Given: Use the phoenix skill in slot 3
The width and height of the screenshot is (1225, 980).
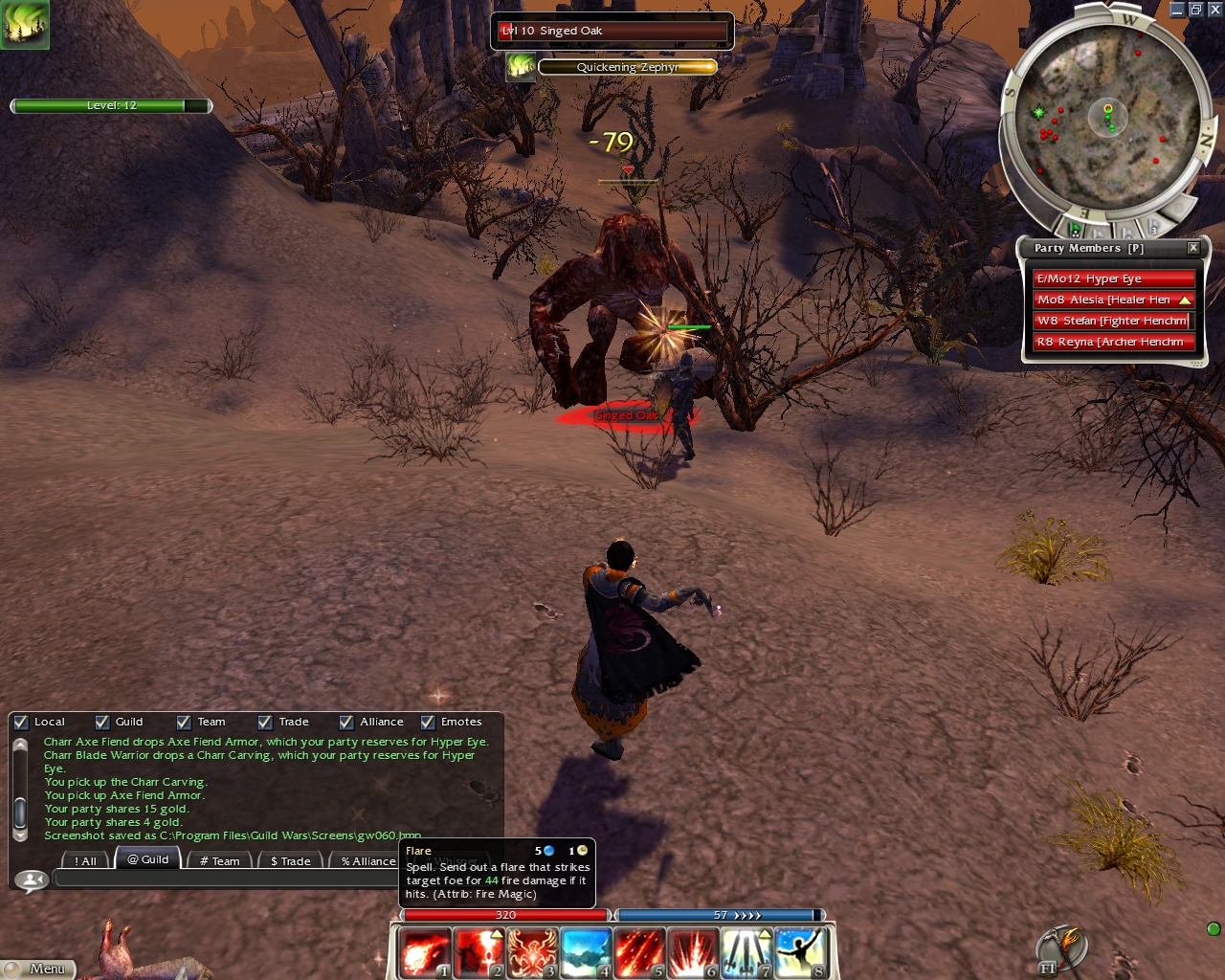Looking at the screenshot, I should (x=532, y=953).
